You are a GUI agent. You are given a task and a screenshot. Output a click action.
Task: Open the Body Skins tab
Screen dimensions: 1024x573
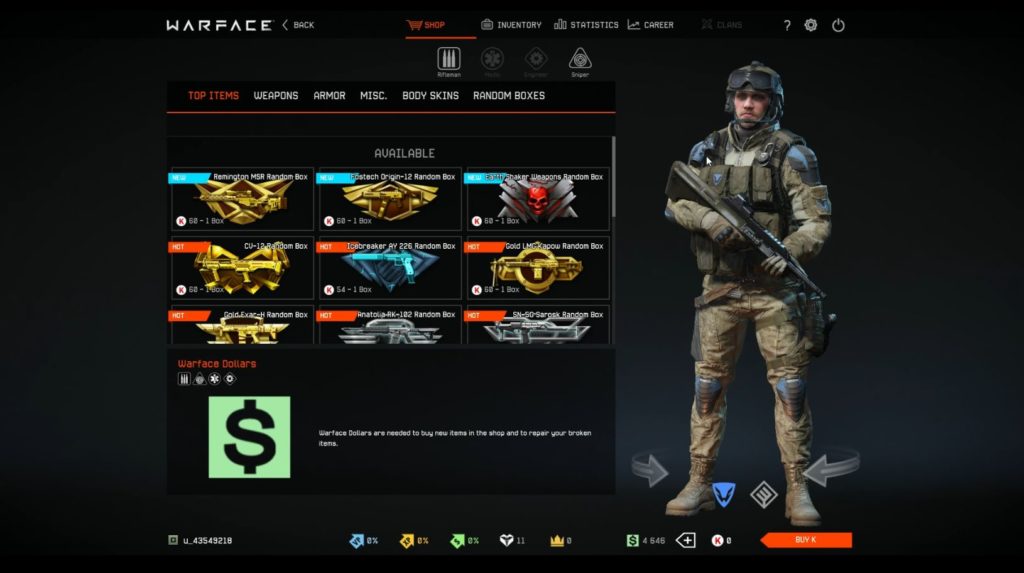(430, 96)
